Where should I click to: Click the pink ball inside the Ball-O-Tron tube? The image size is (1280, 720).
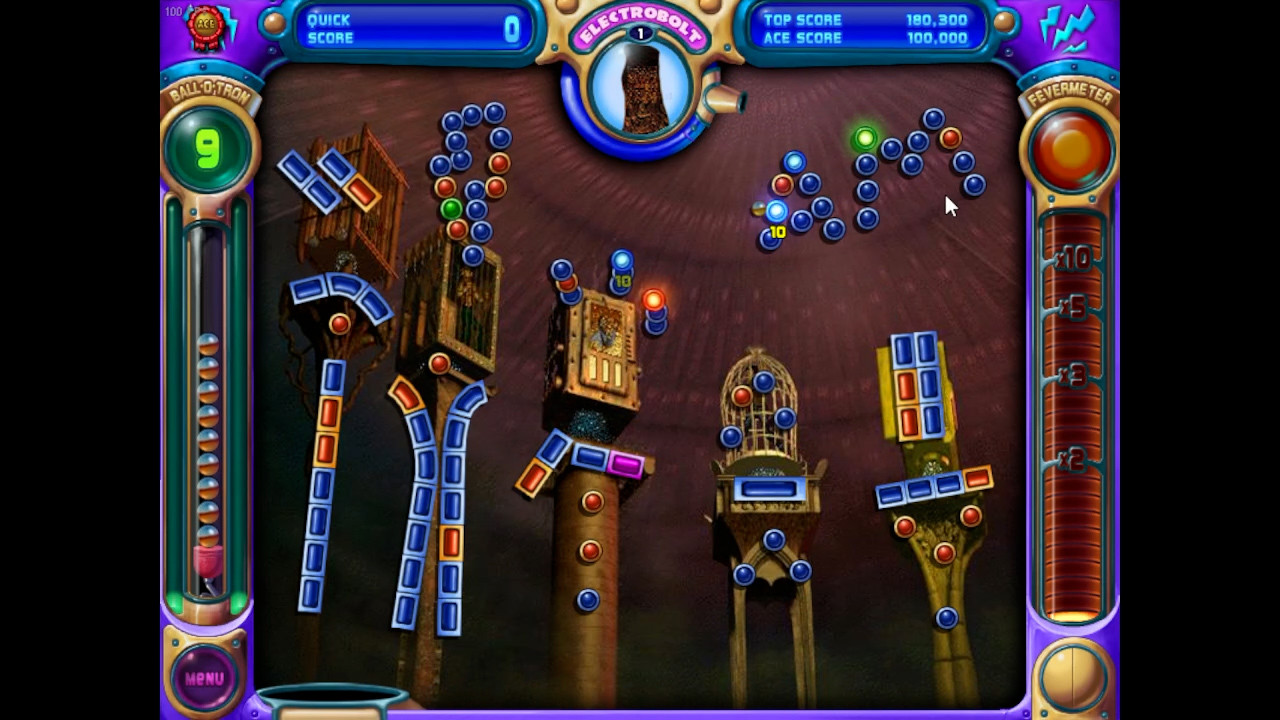point(206,560)
